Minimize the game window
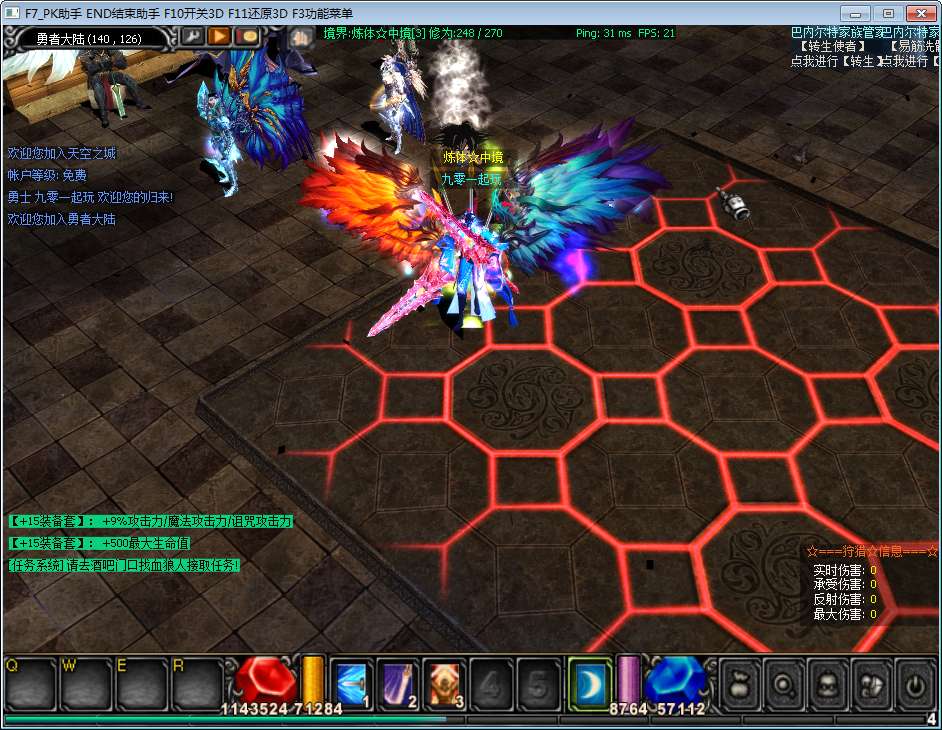Screen dimensions: 942x730 (x=855, y=13)
